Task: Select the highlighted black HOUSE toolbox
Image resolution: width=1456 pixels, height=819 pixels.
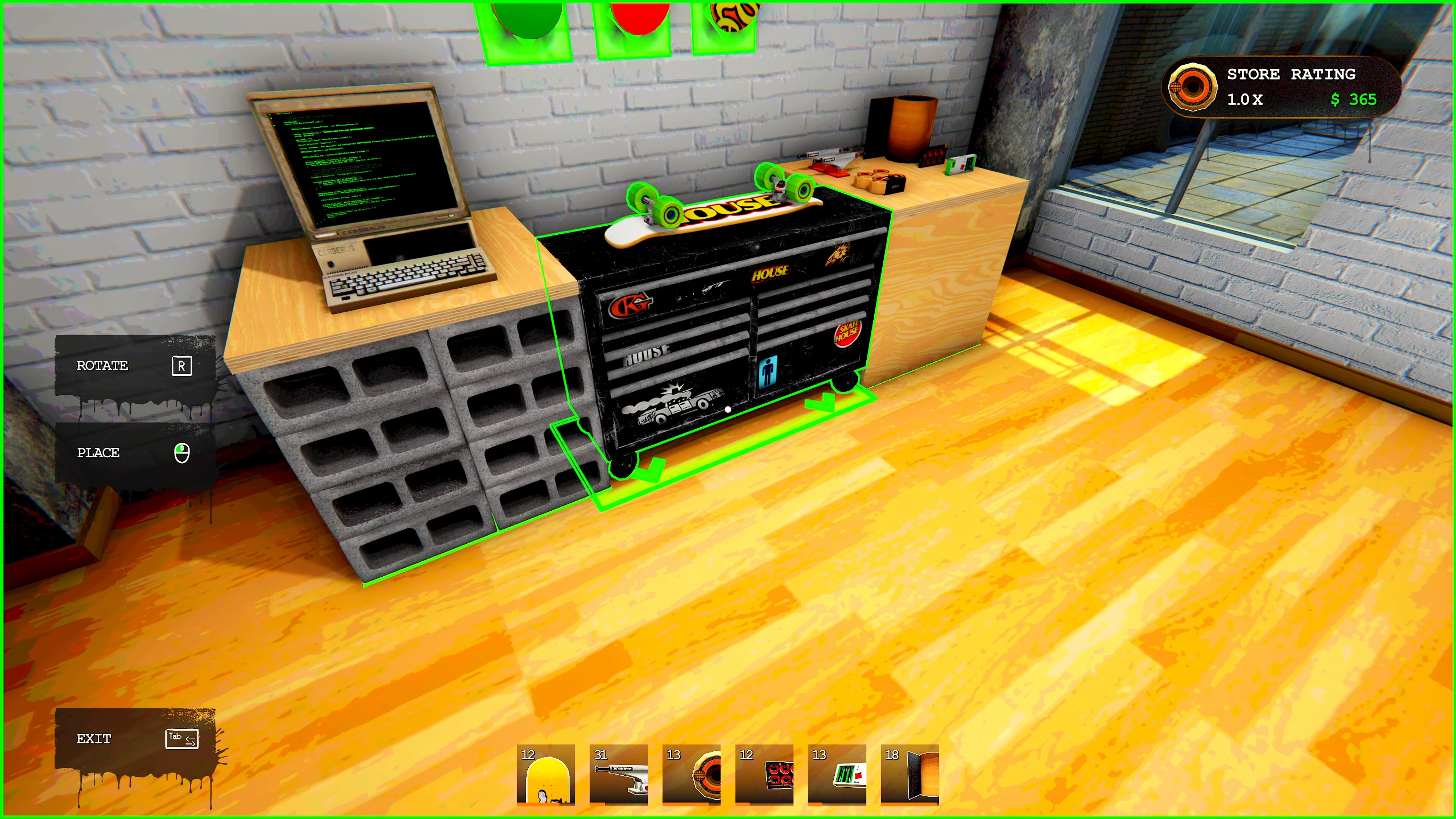Action: point(723,328)
